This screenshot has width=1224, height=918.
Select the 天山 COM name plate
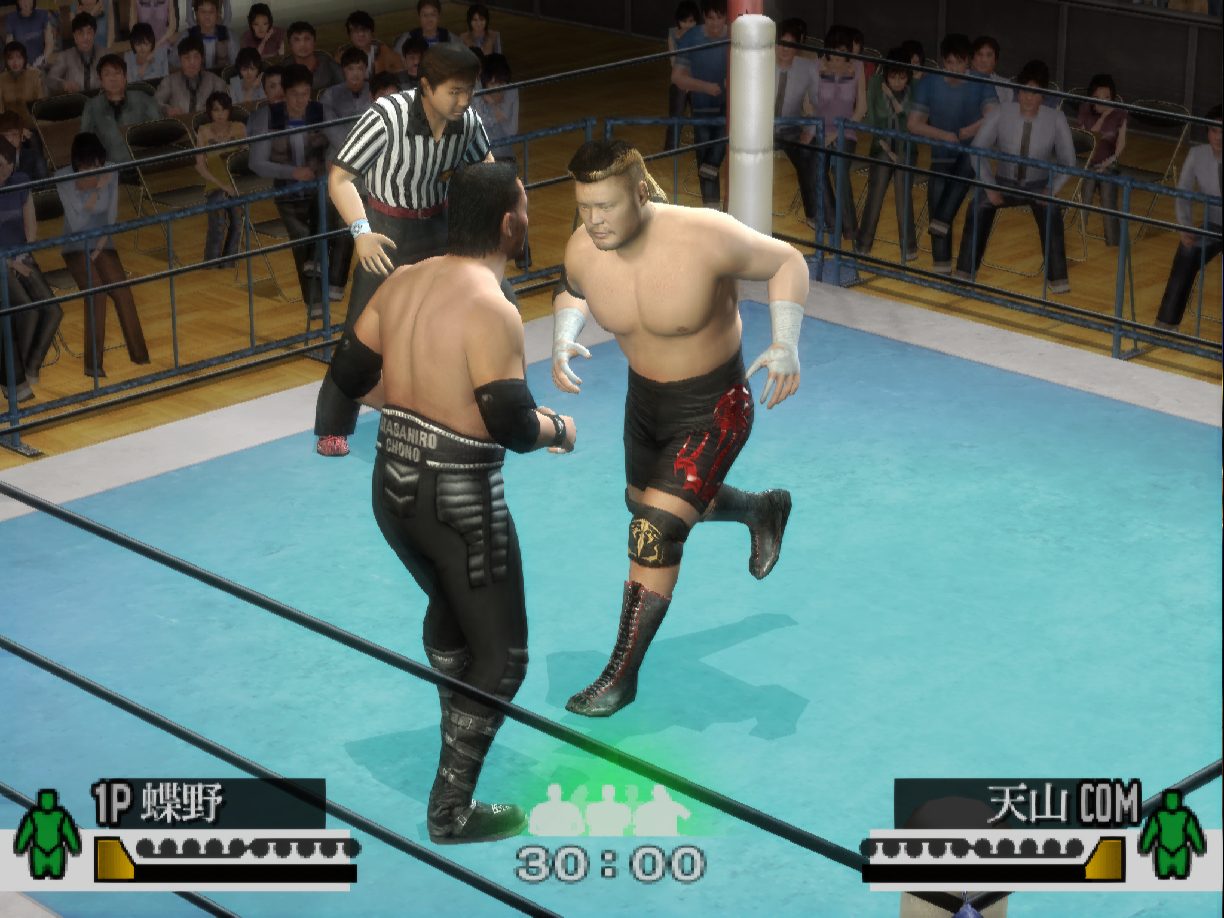pos(1017,803)
